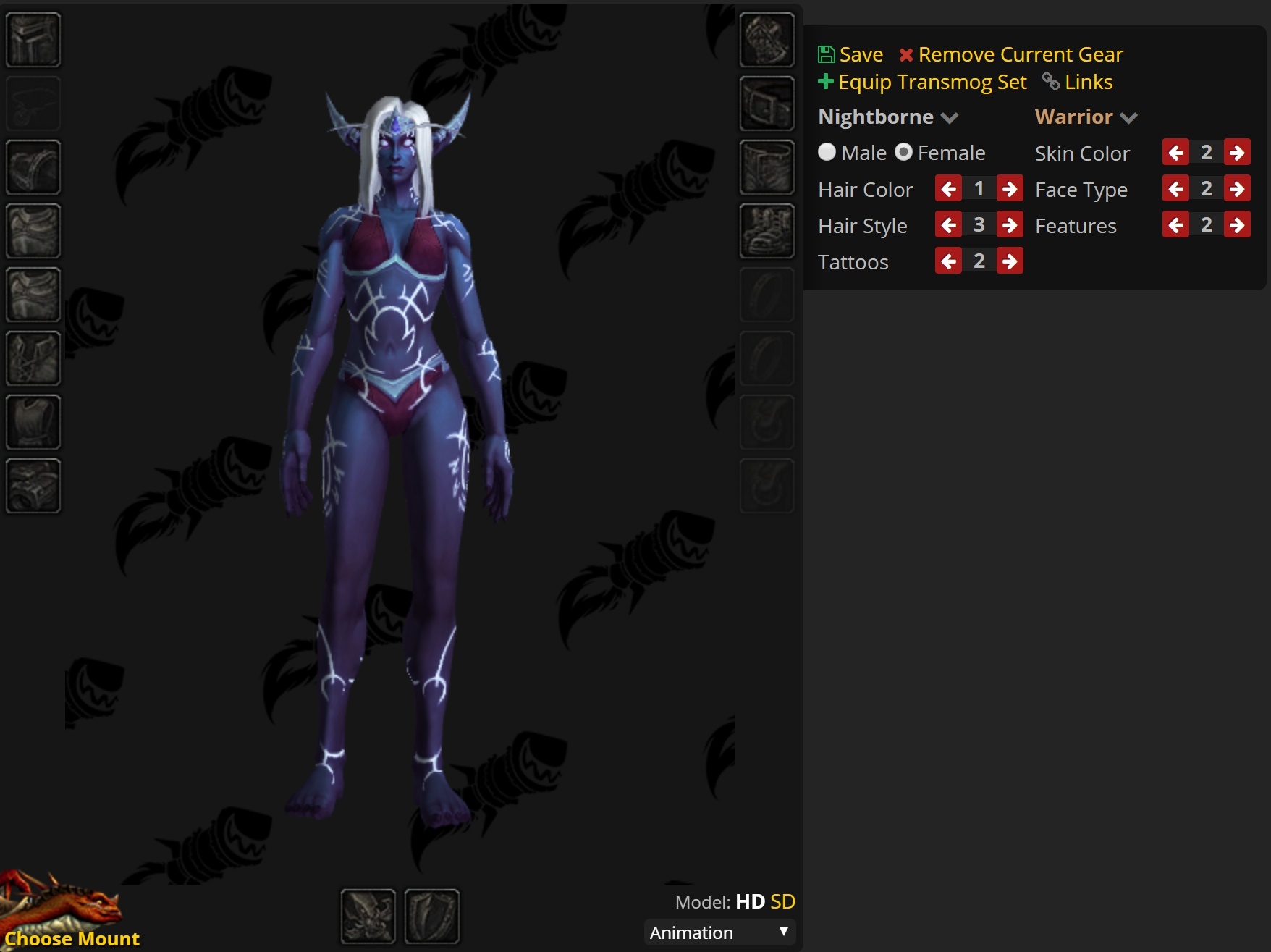The width and height of the screenshot is (1271, 952).
Task: Open the head armor slot picker
Action: coord(33,40)
